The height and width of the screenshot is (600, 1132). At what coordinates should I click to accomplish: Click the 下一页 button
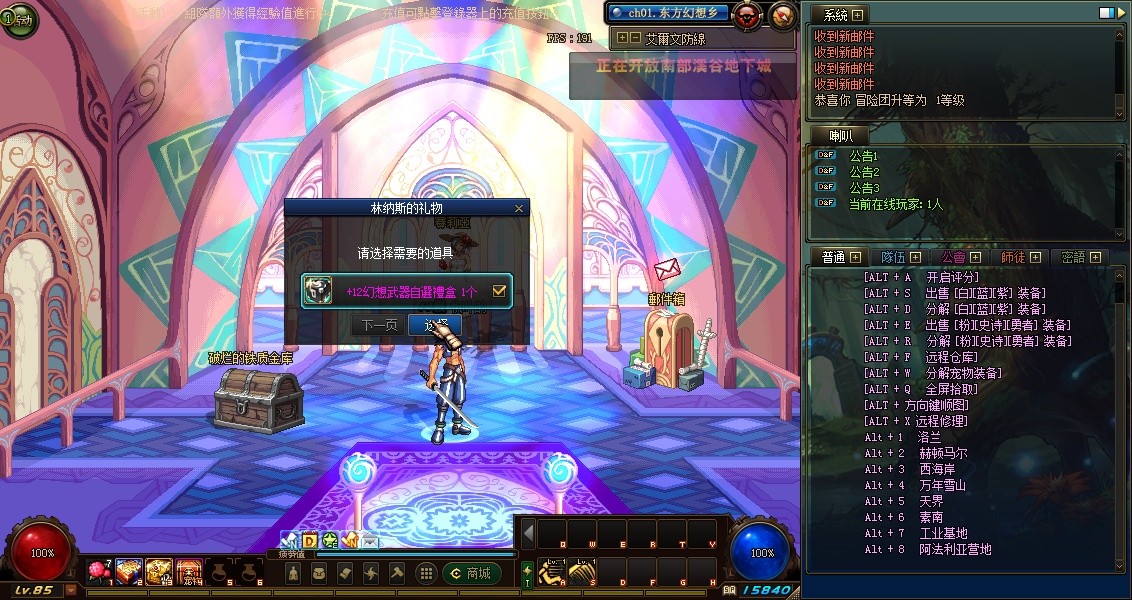[x=379, y=325]
